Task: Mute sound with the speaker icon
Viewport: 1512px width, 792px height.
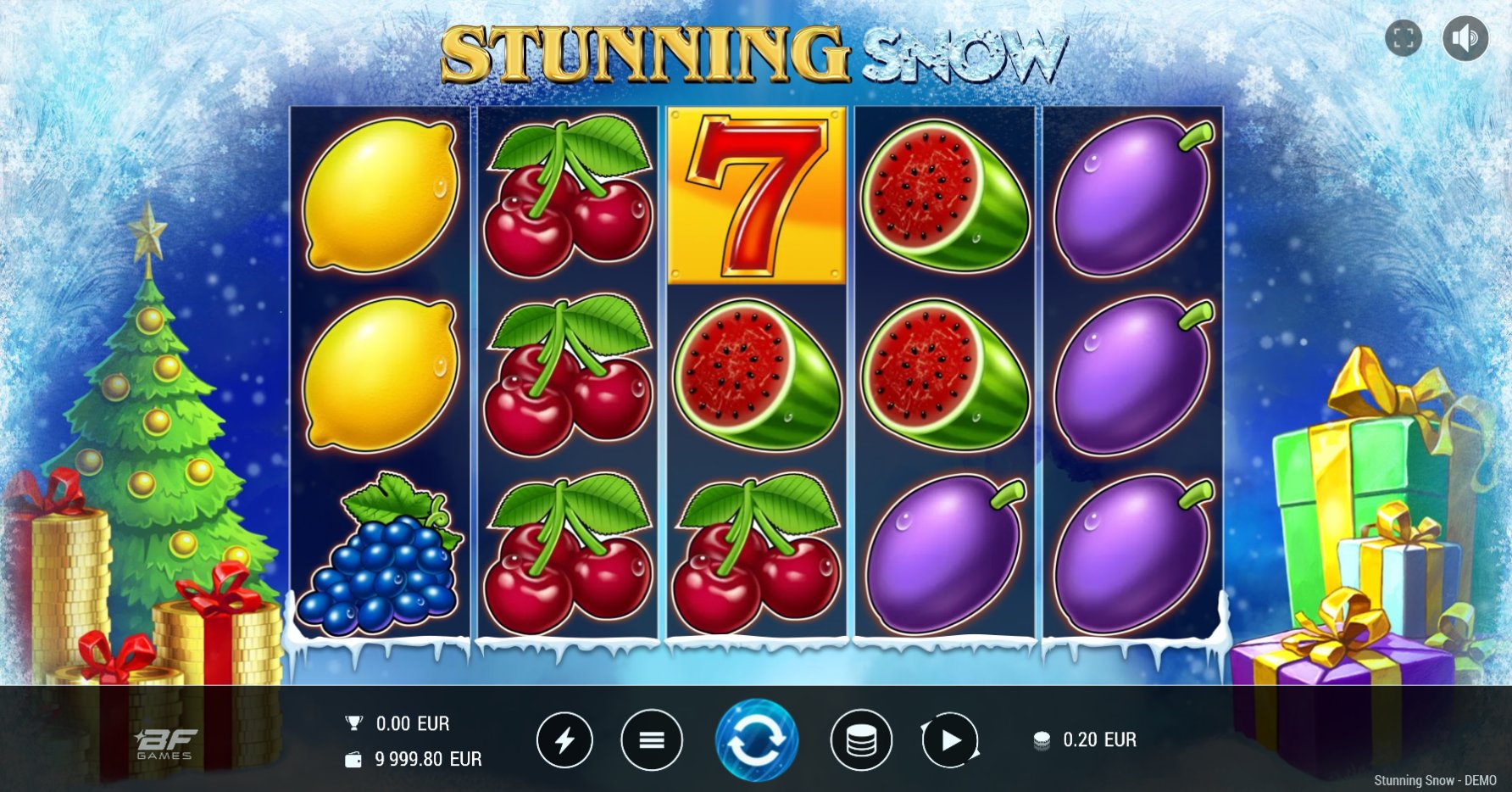Action: tap(1465, 38)
